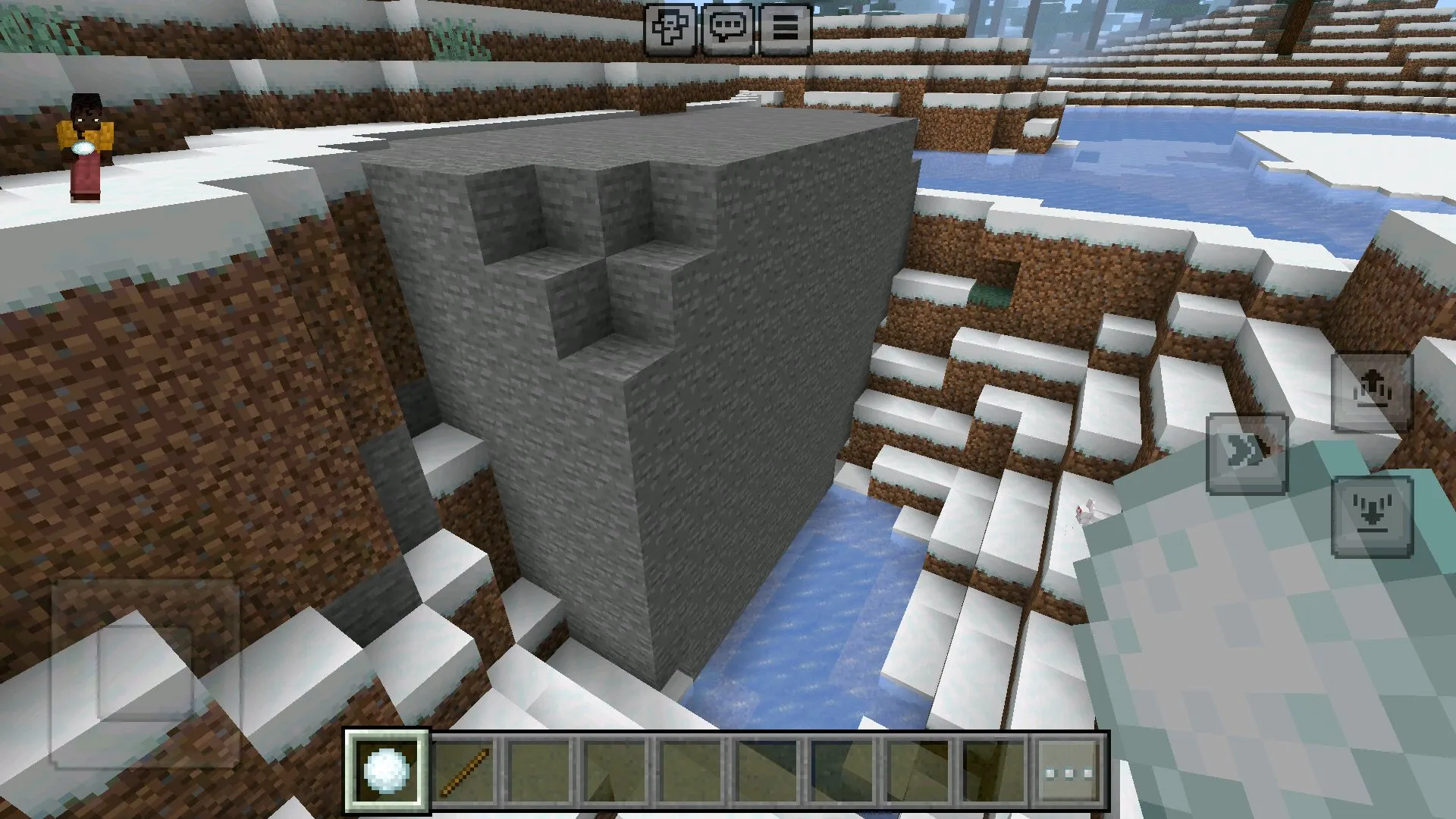The height and width of the screenshot is (819, 1456).
Task: Open the emote button at the top
Action: 670,29
